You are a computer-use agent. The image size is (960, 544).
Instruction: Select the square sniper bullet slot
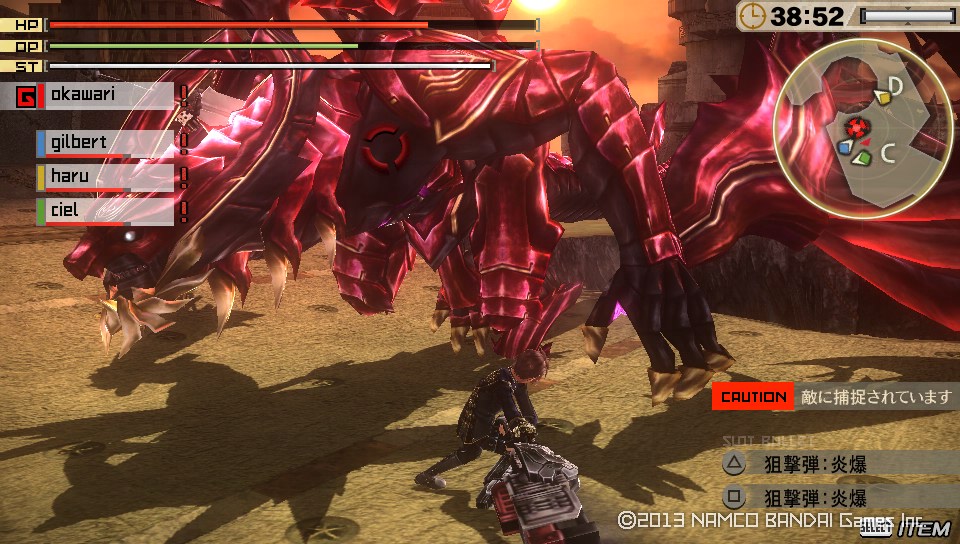pos(795,497)
